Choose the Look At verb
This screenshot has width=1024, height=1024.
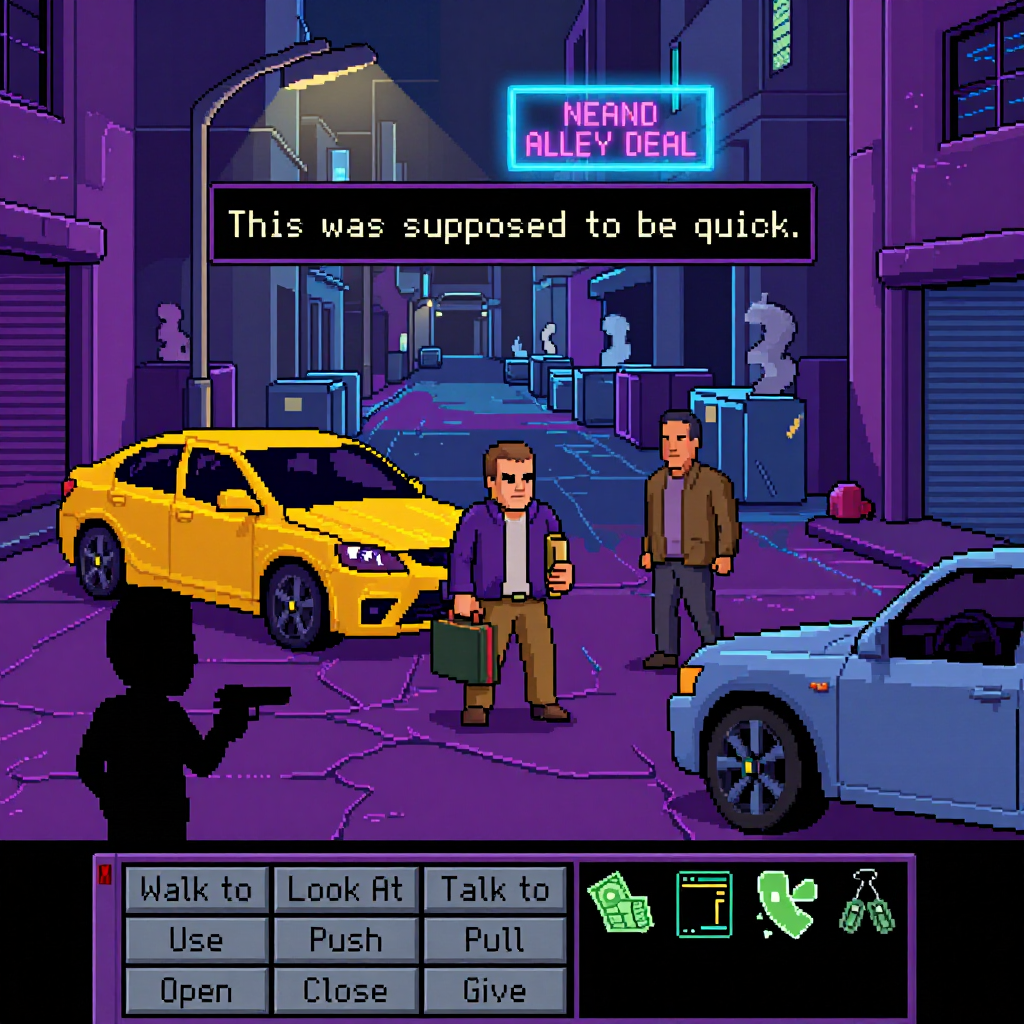[345, 889]
